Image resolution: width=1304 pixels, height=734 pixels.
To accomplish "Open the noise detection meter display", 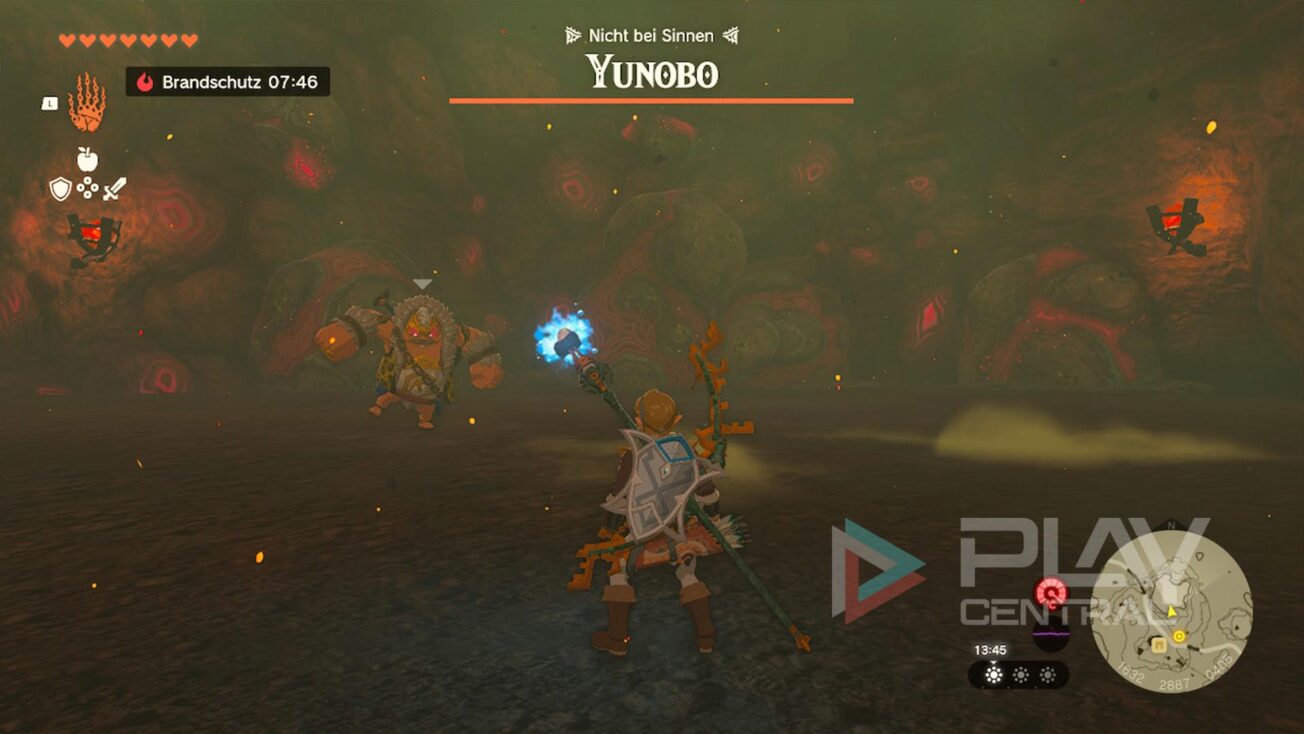I will point(1050,634).
